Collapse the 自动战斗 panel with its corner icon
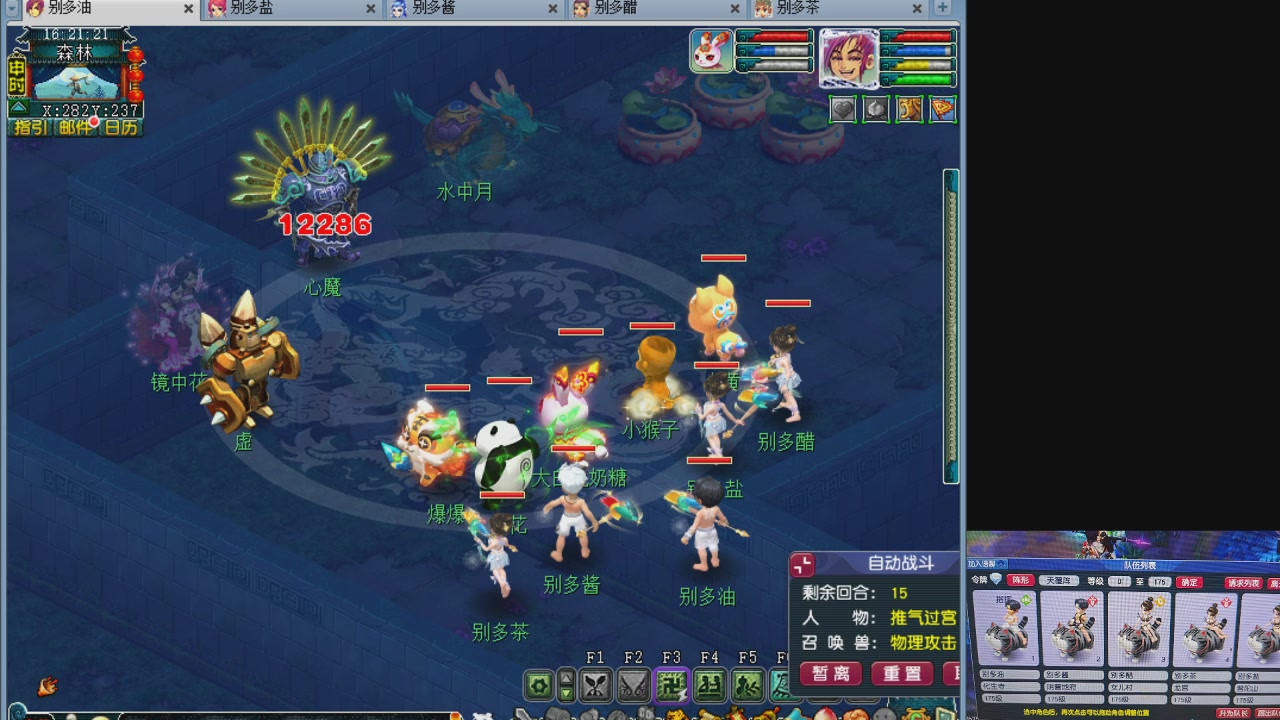1280x720 pixels. tap(801, 564)
